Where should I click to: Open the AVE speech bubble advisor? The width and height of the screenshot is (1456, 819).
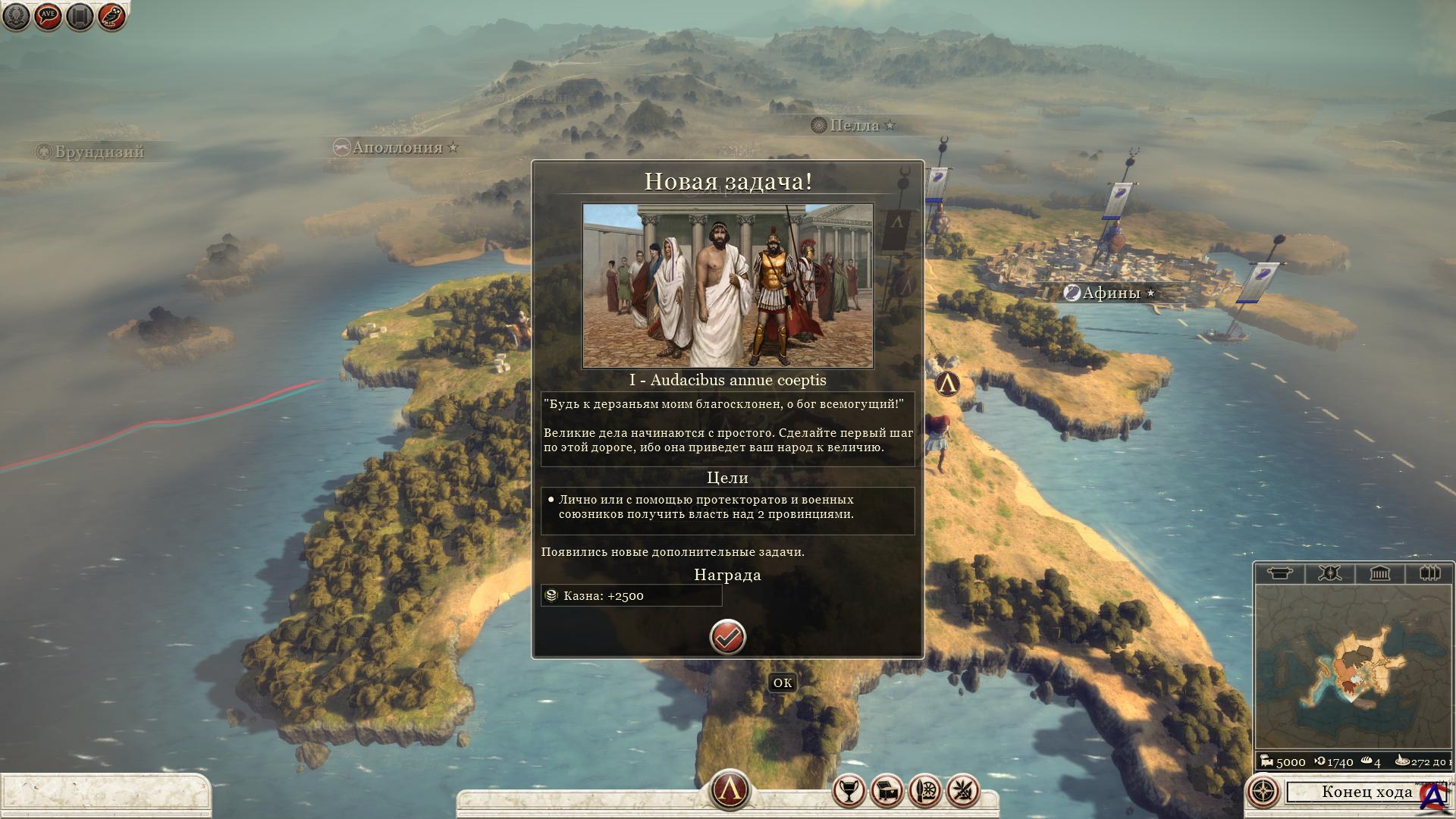[48, 16]
